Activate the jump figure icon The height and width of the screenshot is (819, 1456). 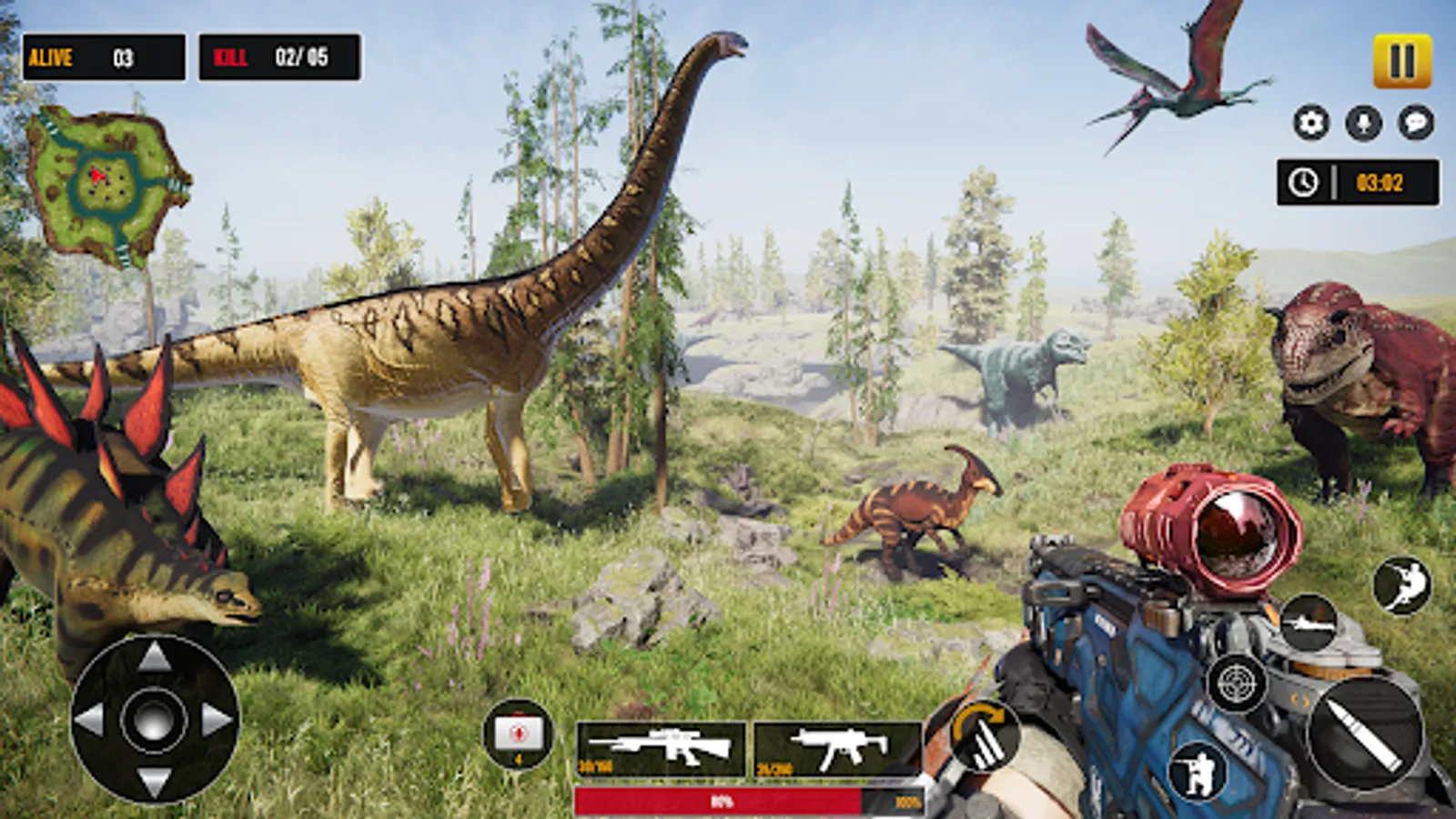1401,585
